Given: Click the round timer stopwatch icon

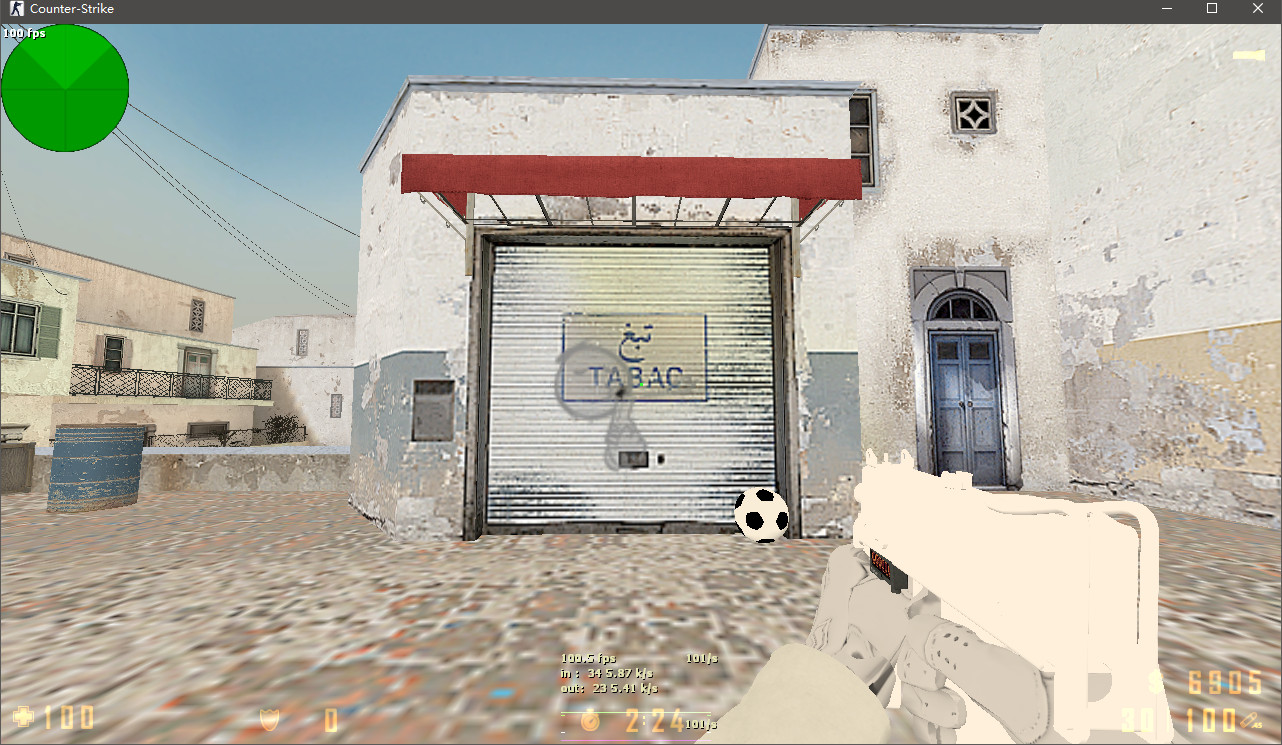Looking at the screenshot, I should point(592,722).
